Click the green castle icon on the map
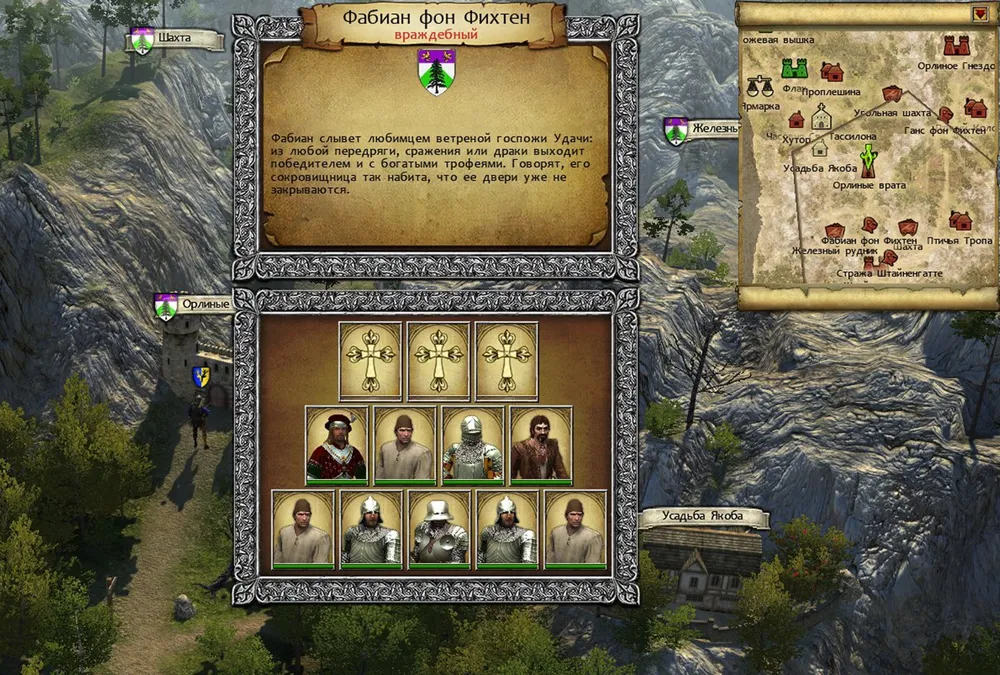 pos(794,68)
